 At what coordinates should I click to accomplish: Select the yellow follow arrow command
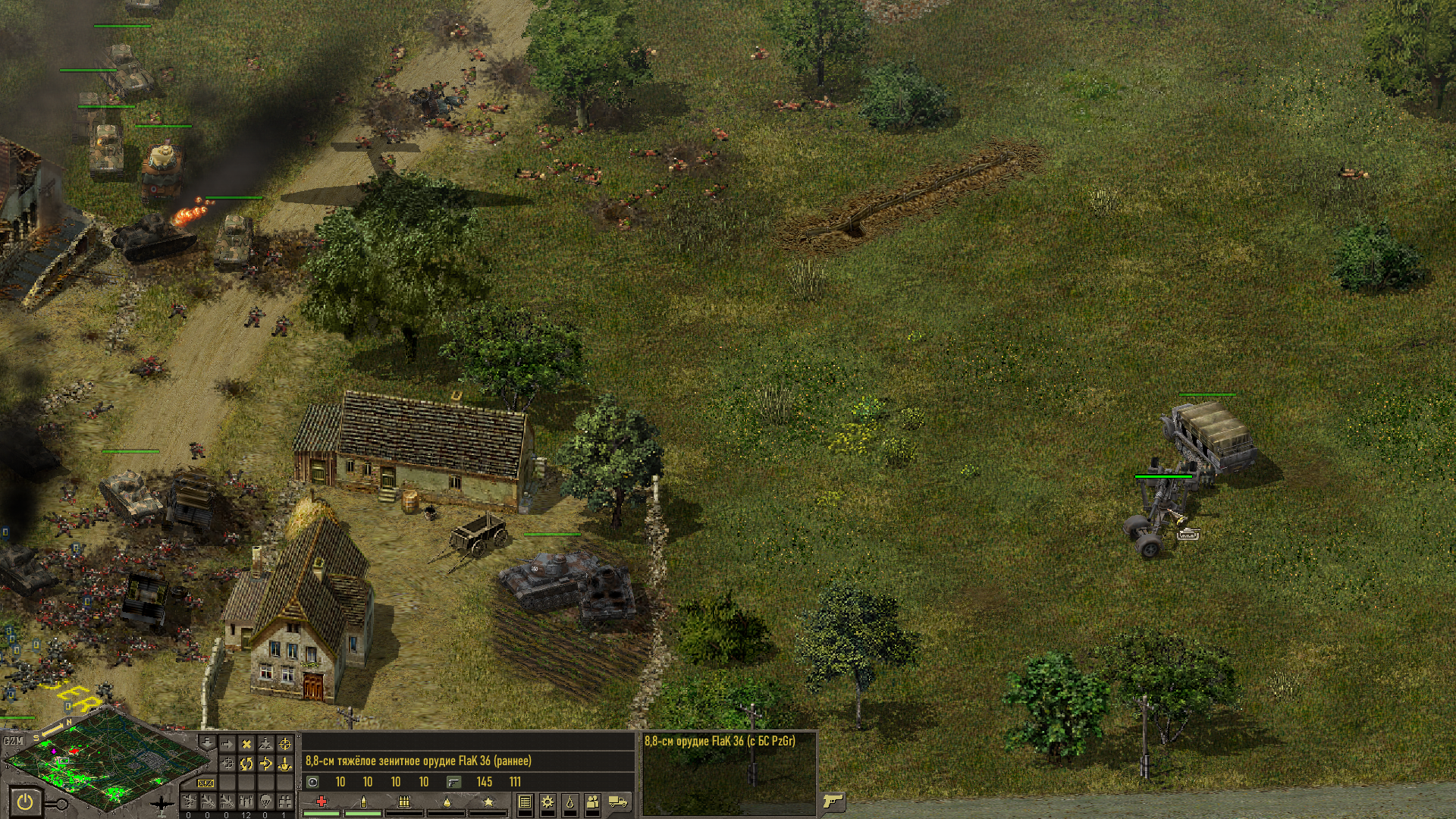pos(266,764)
